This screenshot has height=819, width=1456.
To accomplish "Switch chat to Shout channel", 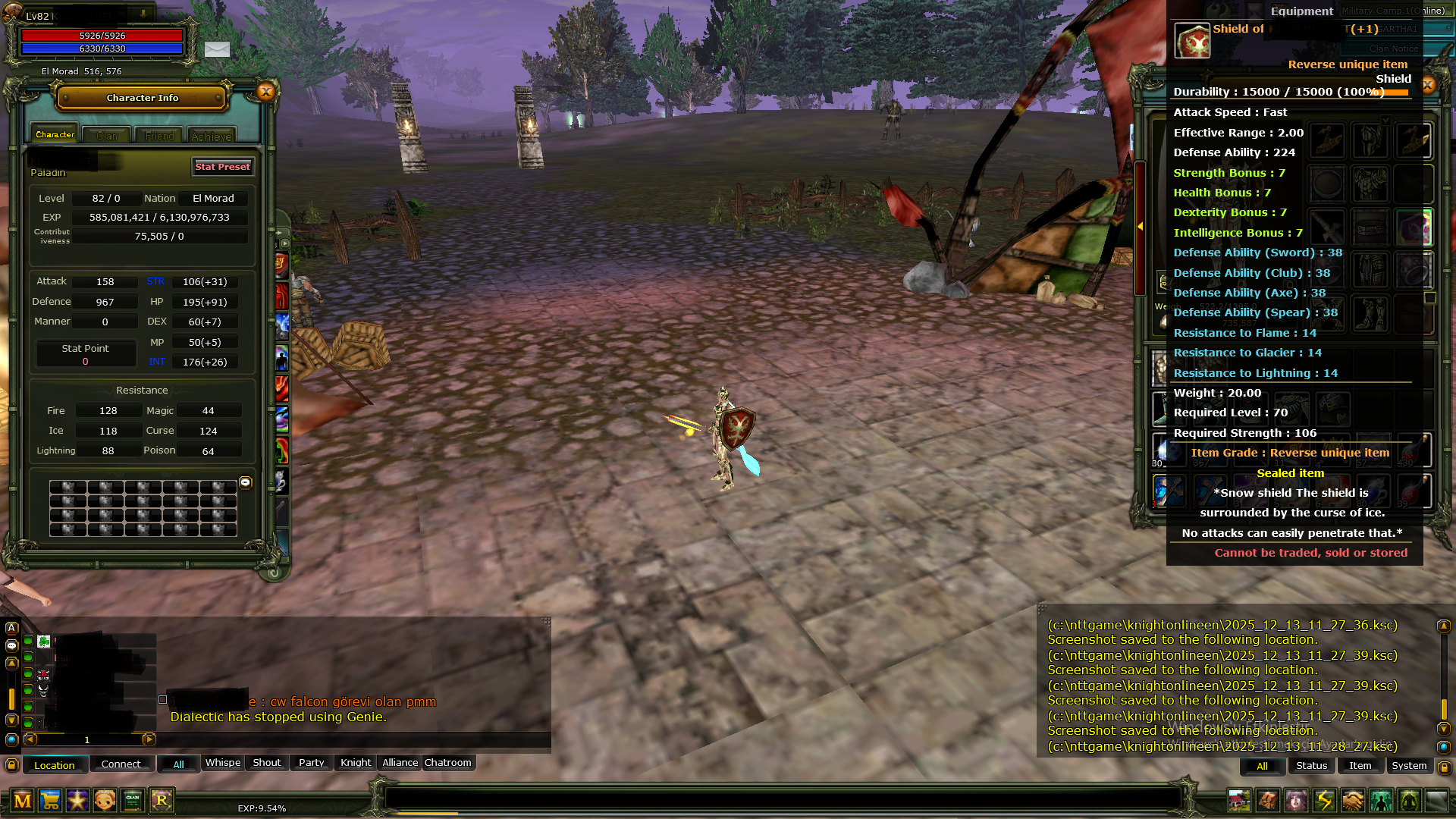I will click(x=267, y=763).
